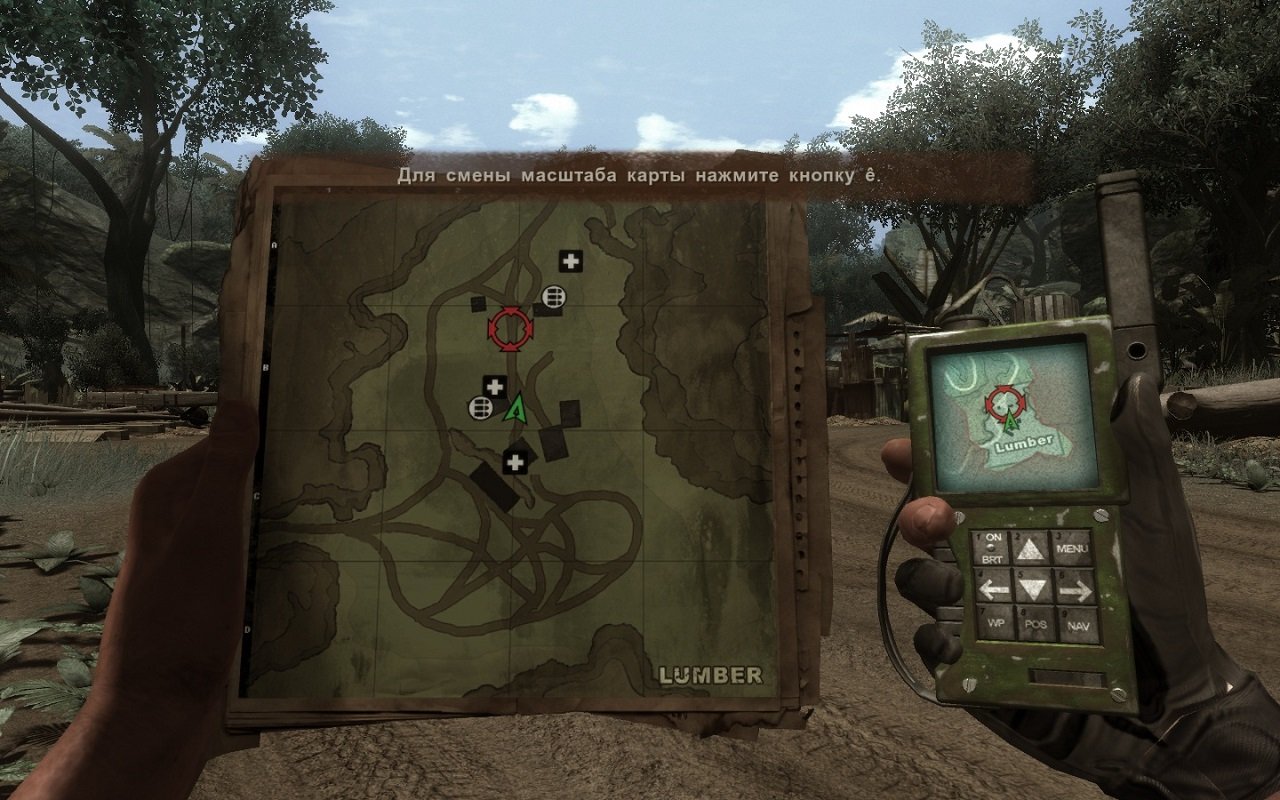The image size is (1280, 800).
Task: Toggle GPS power using the ON key
Action: (993, 537)
